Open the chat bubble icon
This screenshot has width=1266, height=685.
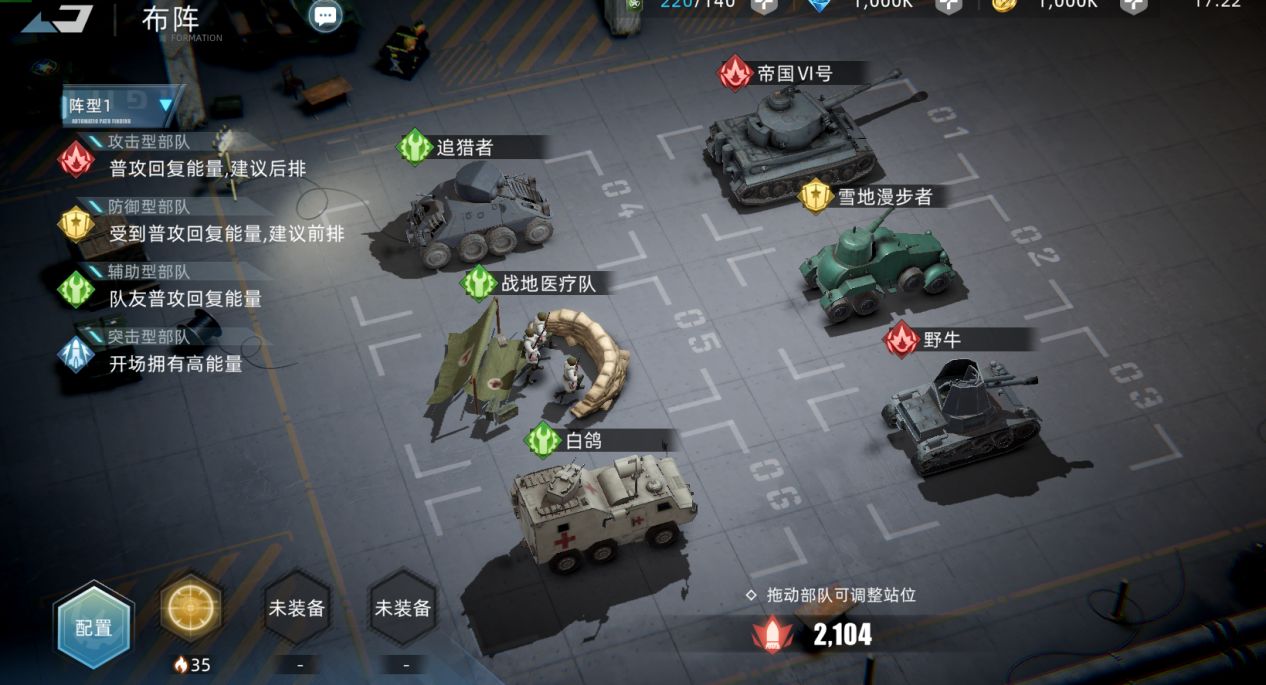[x=325, y=15]
